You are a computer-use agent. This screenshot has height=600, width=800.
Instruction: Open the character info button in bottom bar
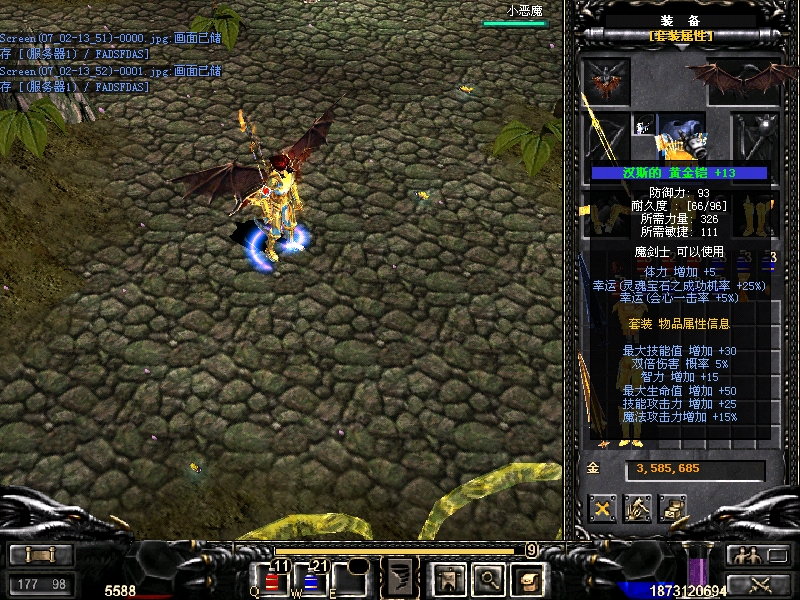(x=446, y=577)
